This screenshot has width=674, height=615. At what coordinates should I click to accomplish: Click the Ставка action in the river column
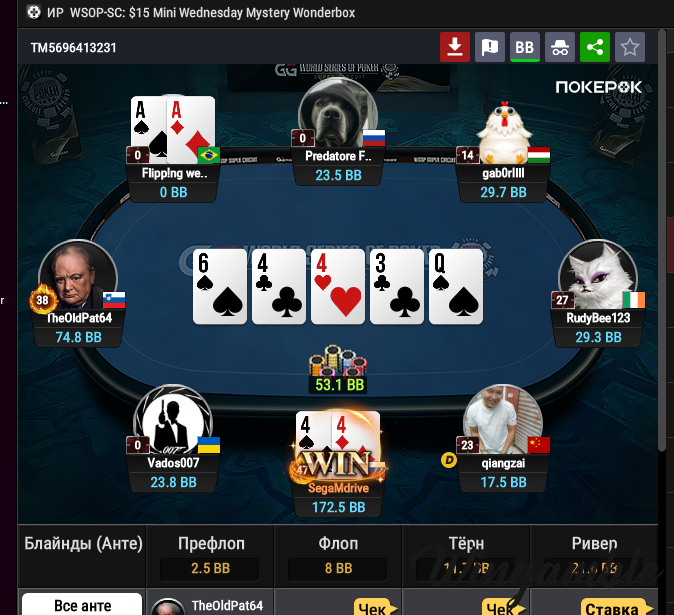[x=610, y=606]
